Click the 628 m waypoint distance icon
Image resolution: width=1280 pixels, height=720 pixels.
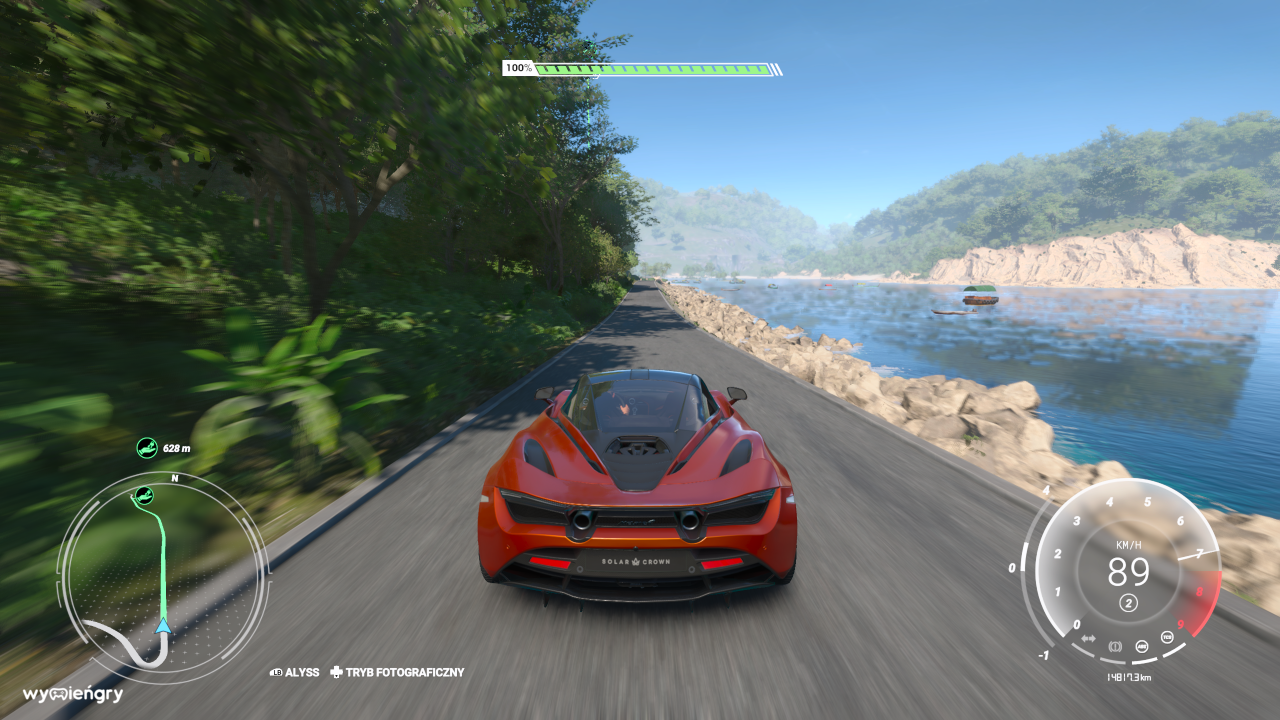tap(147, 448)
